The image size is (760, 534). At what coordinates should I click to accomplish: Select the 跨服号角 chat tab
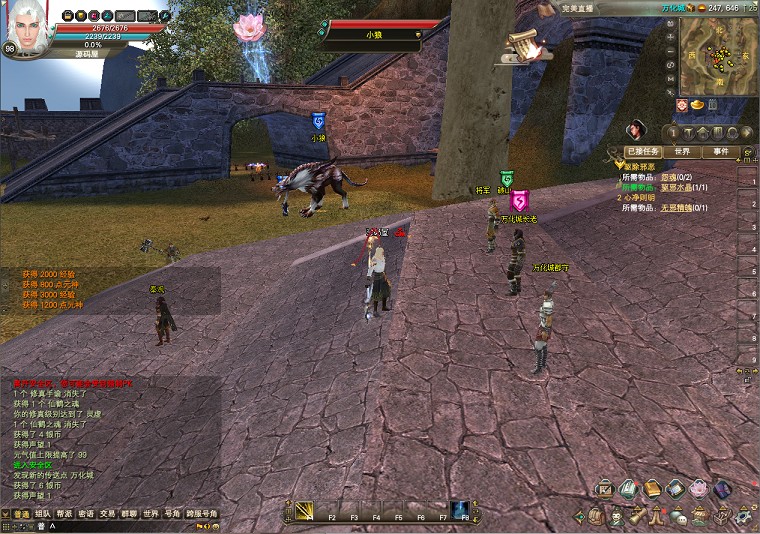[x=201, y=513]
